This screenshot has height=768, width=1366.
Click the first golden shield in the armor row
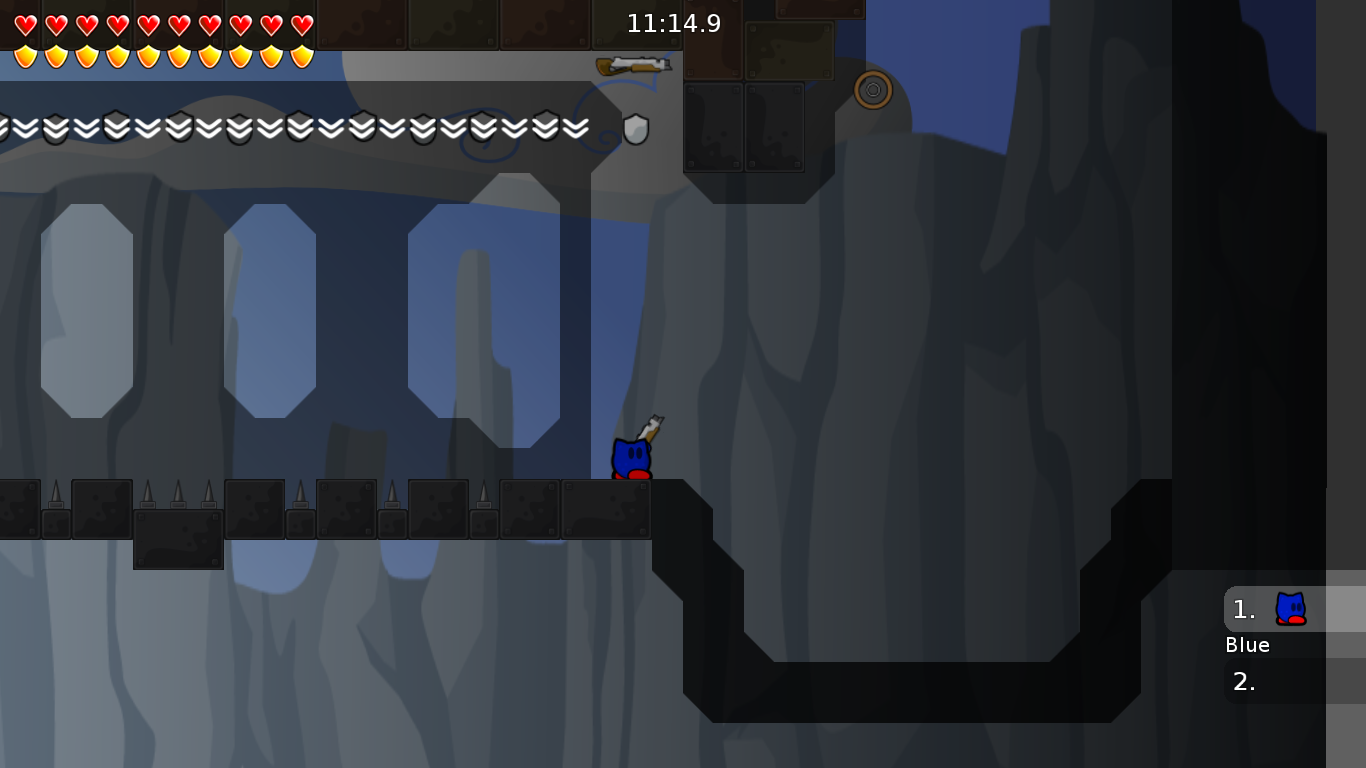[x=25, y=58]
